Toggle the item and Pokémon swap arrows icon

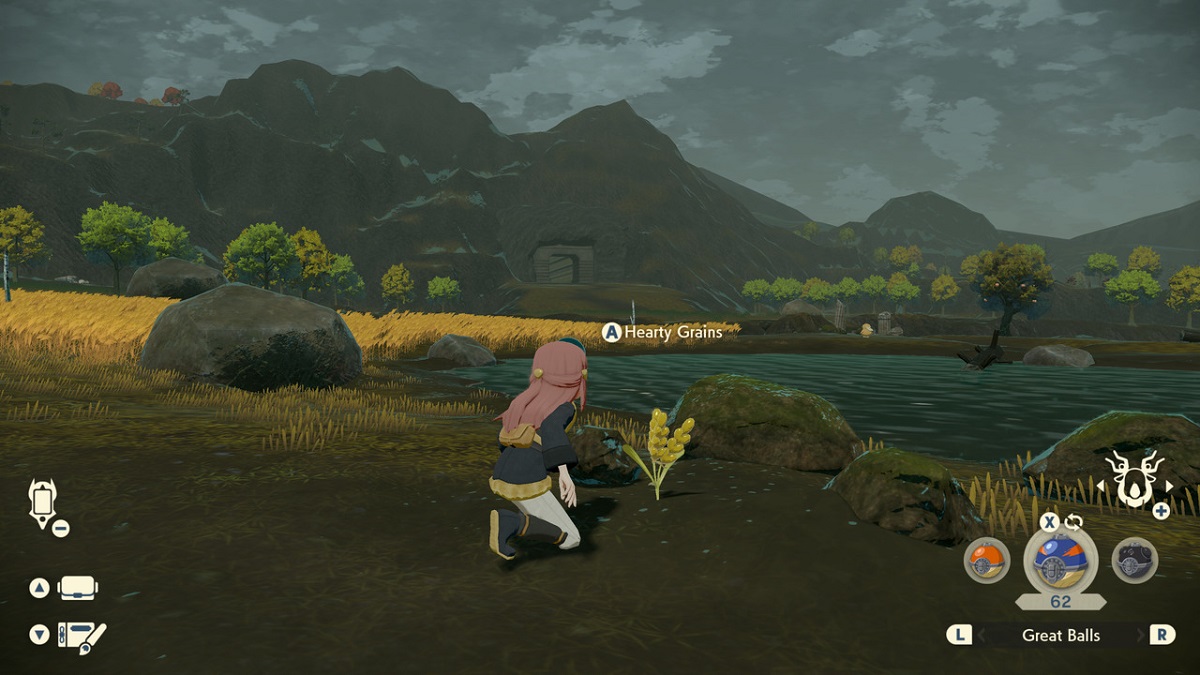pos(1074,521)
